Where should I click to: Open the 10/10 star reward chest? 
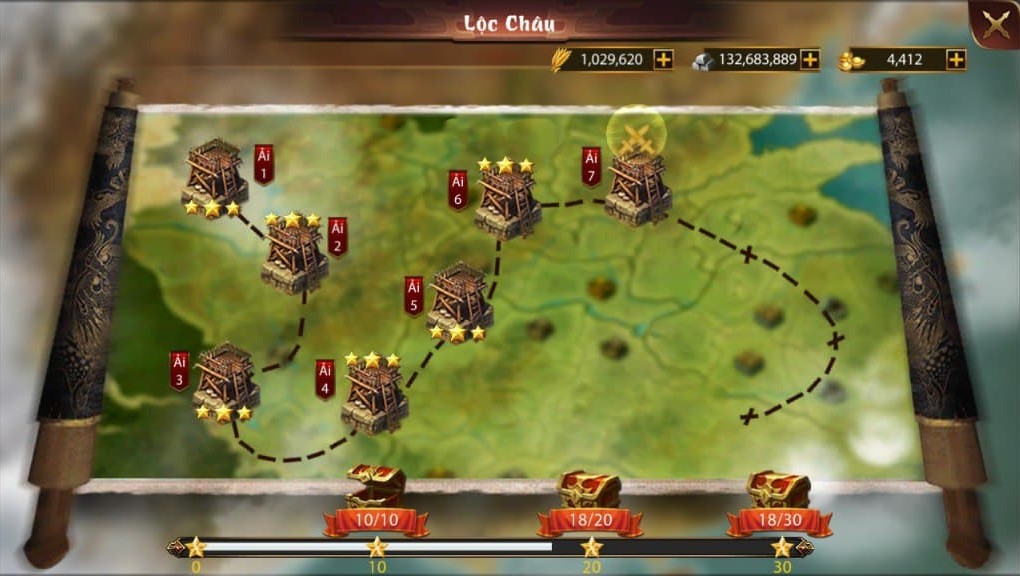(x=376, y=487)
